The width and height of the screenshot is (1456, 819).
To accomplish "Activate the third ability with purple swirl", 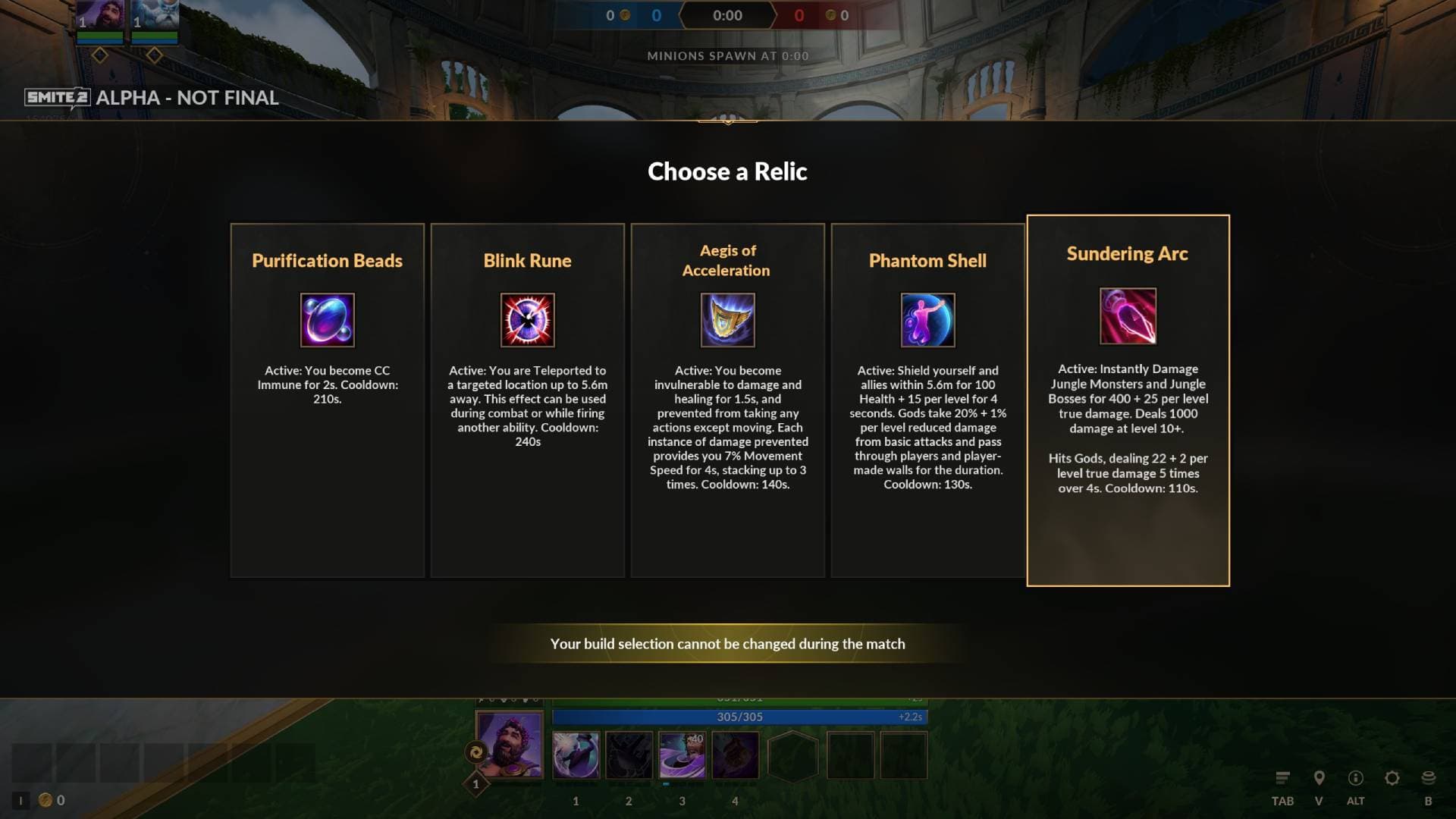I will (x=682, y=755).
